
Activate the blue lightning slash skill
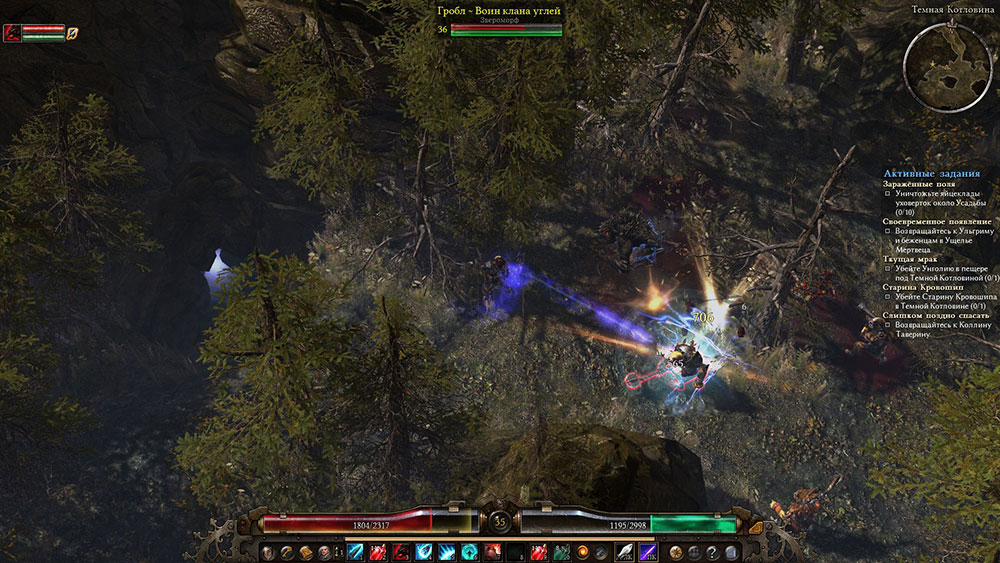(355, 552)
